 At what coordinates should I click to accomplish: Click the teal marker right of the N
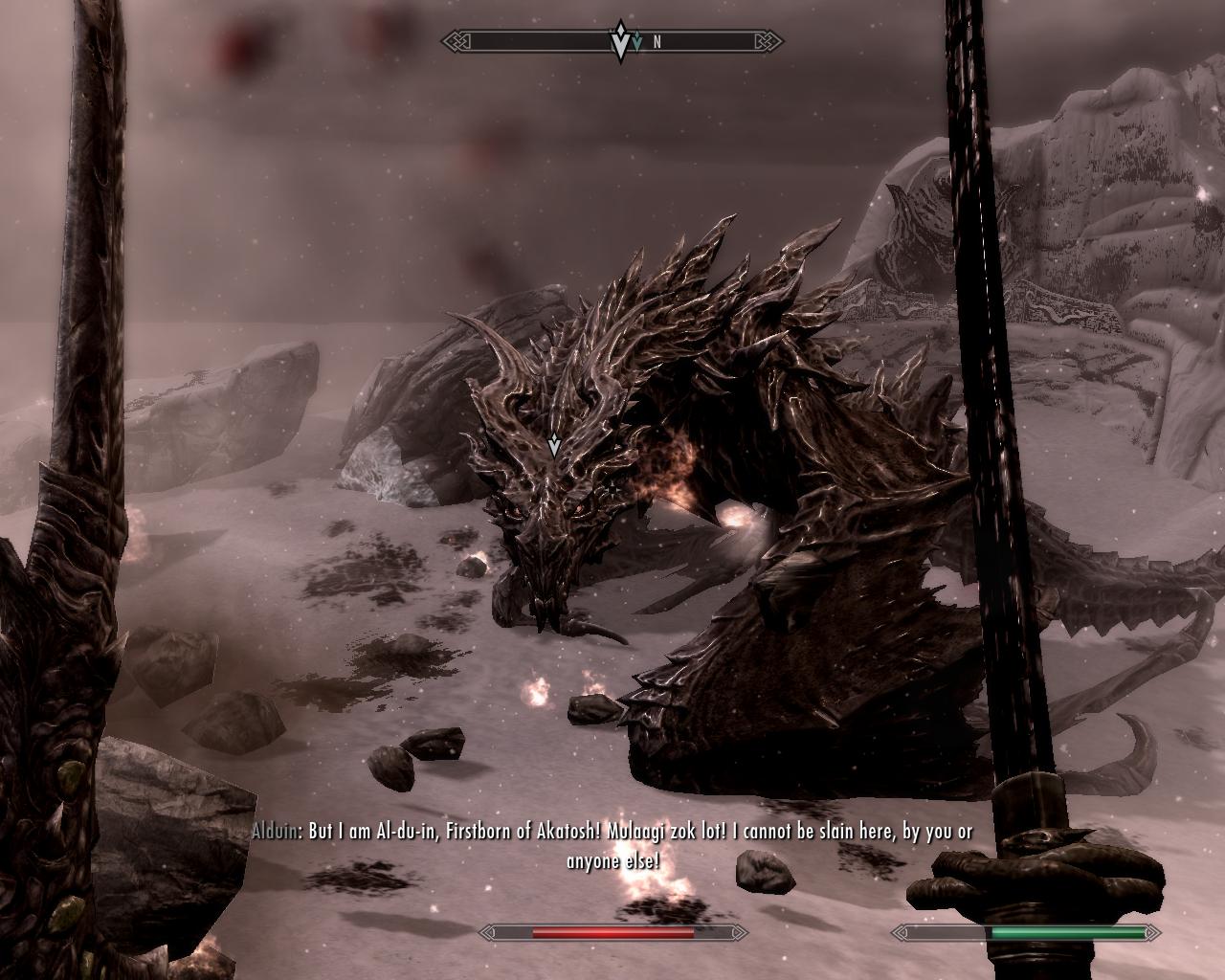click(637, 41)
